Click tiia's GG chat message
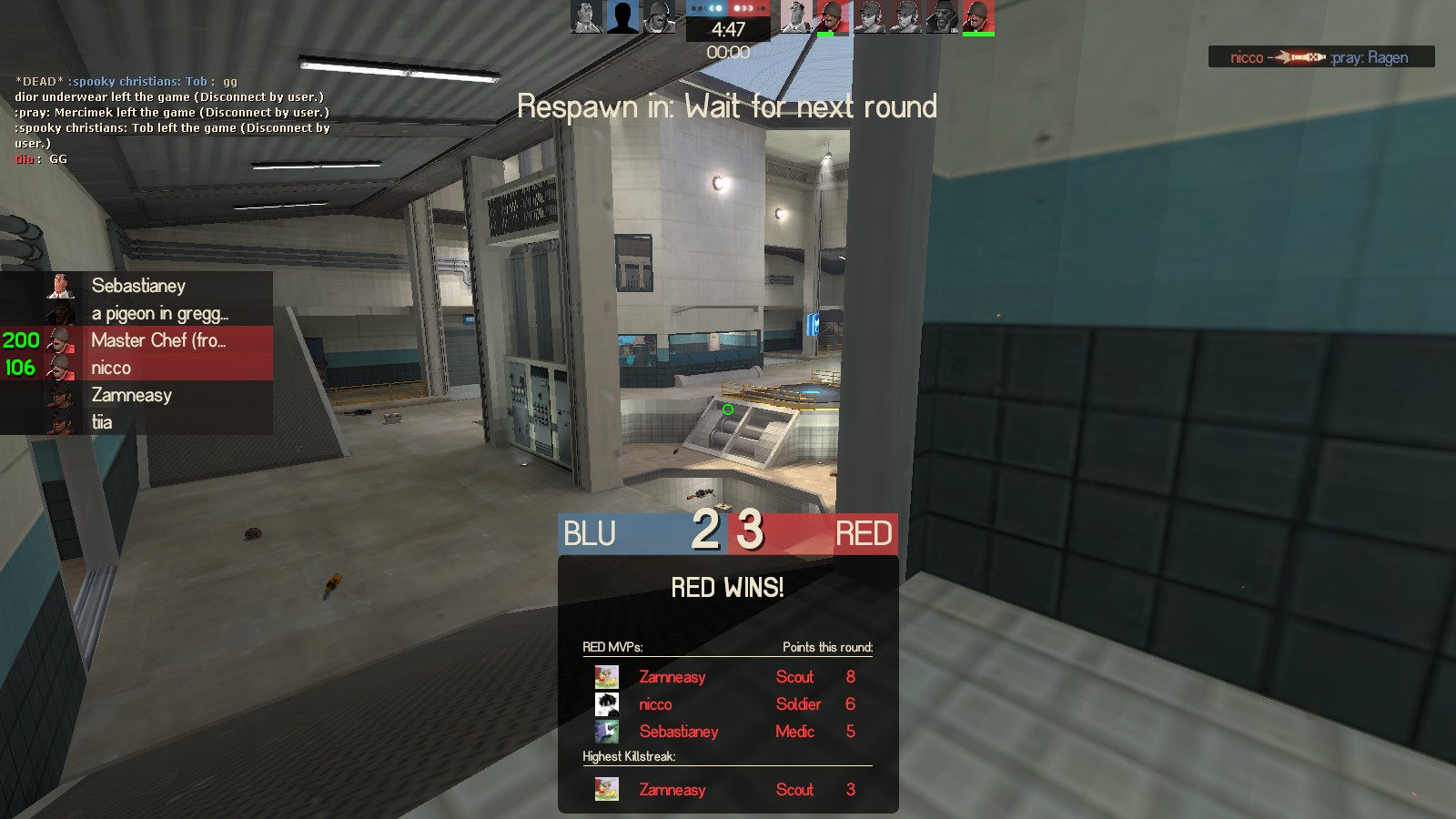 click(x=41, y=159)
